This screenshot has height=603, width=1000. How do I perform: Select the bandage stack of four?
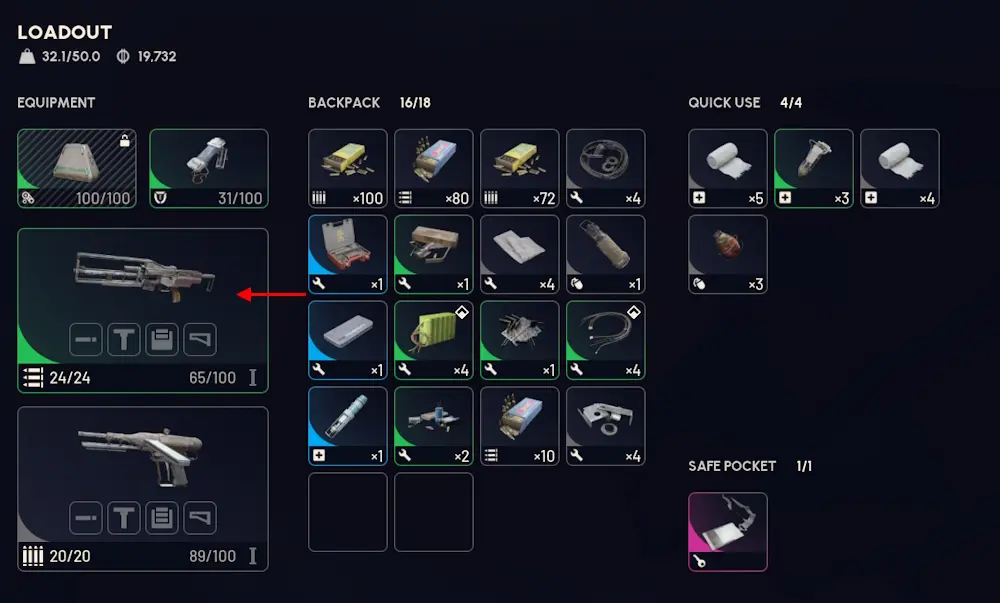899,168
